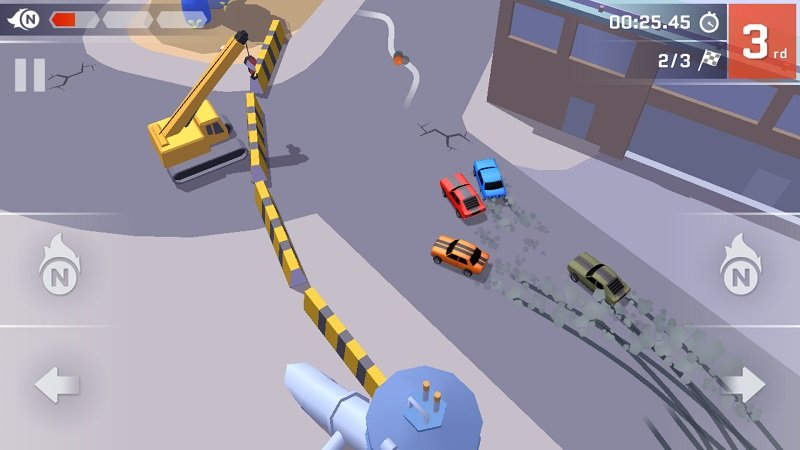The width and height of the screenshot is (800, 450).
Task: Activate the left nitro boost button
Action: [x=59, y=268]
